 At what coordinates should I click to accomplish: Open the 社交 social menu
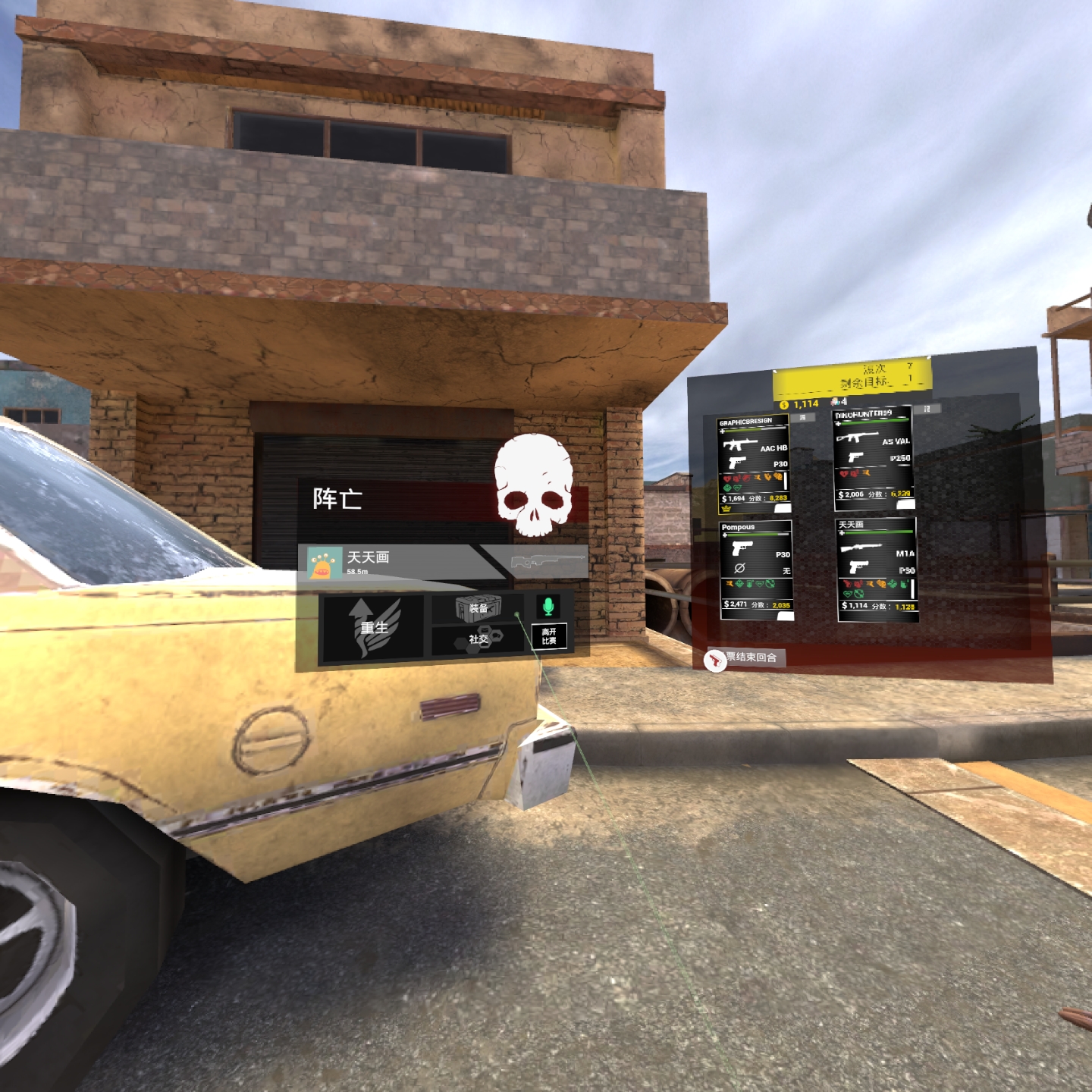coord(478,638)
